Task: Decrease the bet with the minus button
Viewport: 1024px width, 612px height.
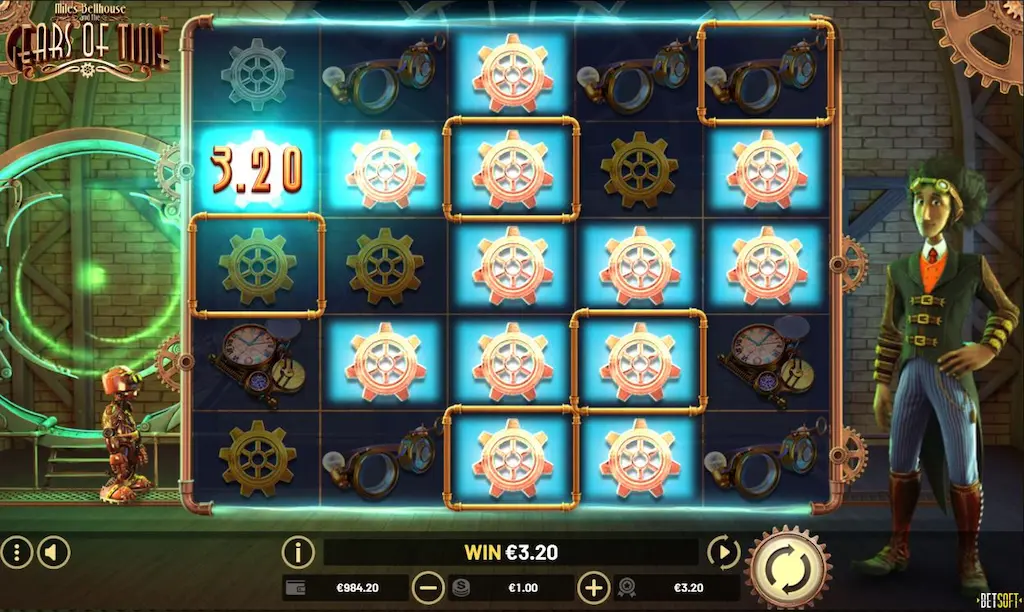Action: 428,587
